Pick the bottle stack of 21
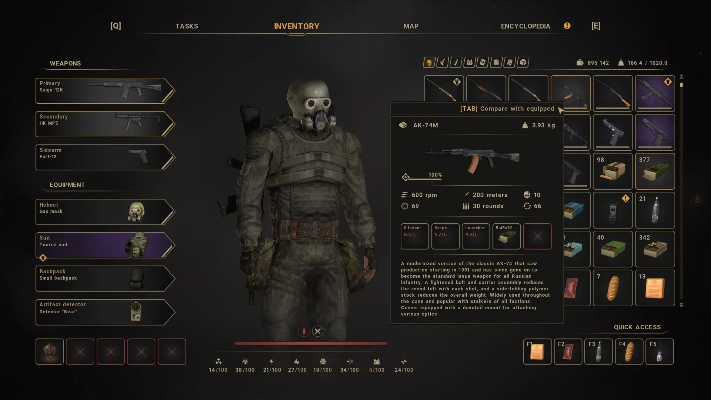 (x=655, y=210)
